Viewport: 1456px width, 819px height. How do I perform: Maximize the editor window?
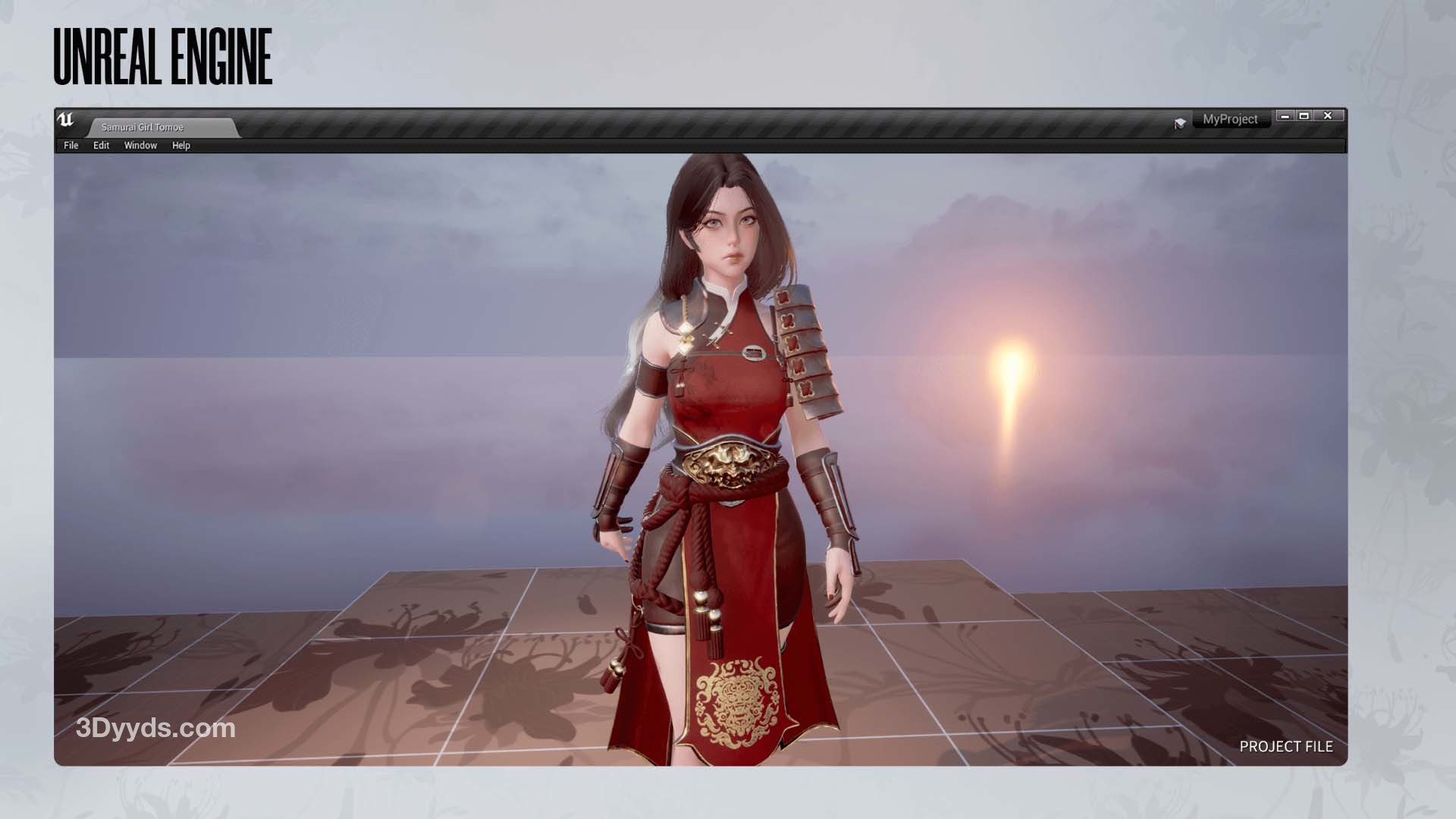click(1304, 116)
